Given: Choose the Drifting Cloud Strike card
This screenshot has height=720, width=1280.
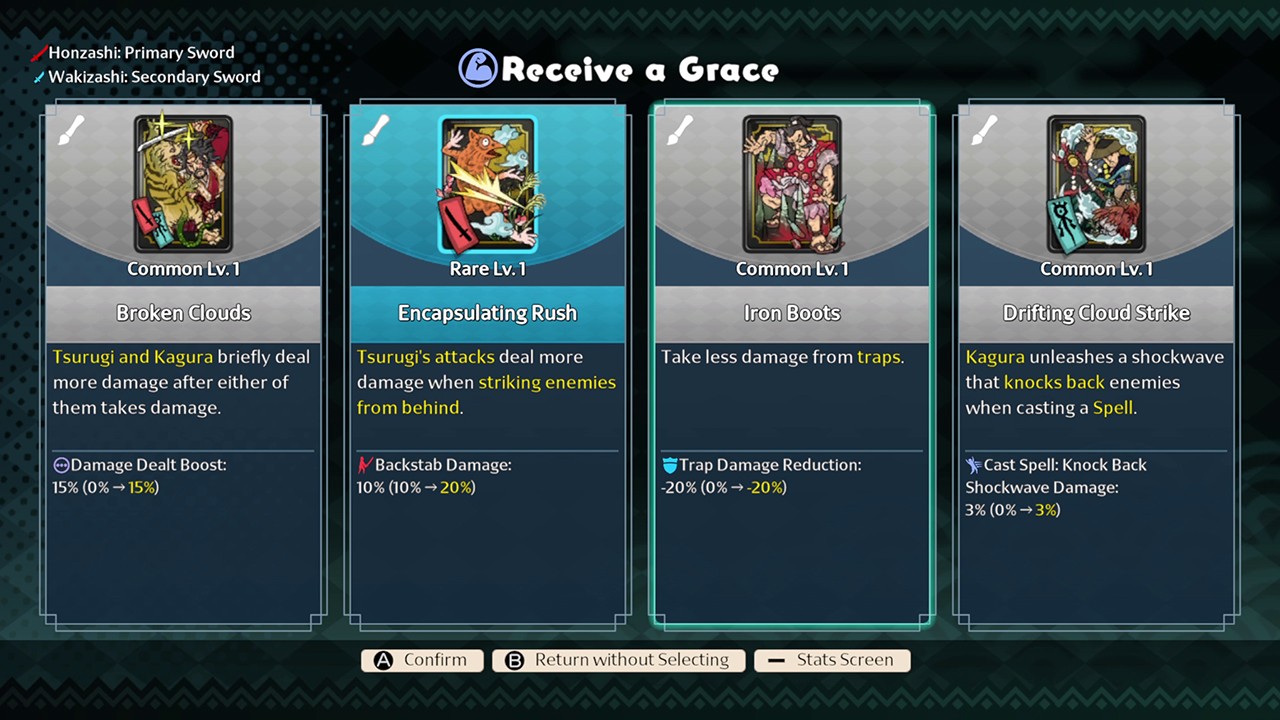Looking at the screenshot, I should (1096, 365).
